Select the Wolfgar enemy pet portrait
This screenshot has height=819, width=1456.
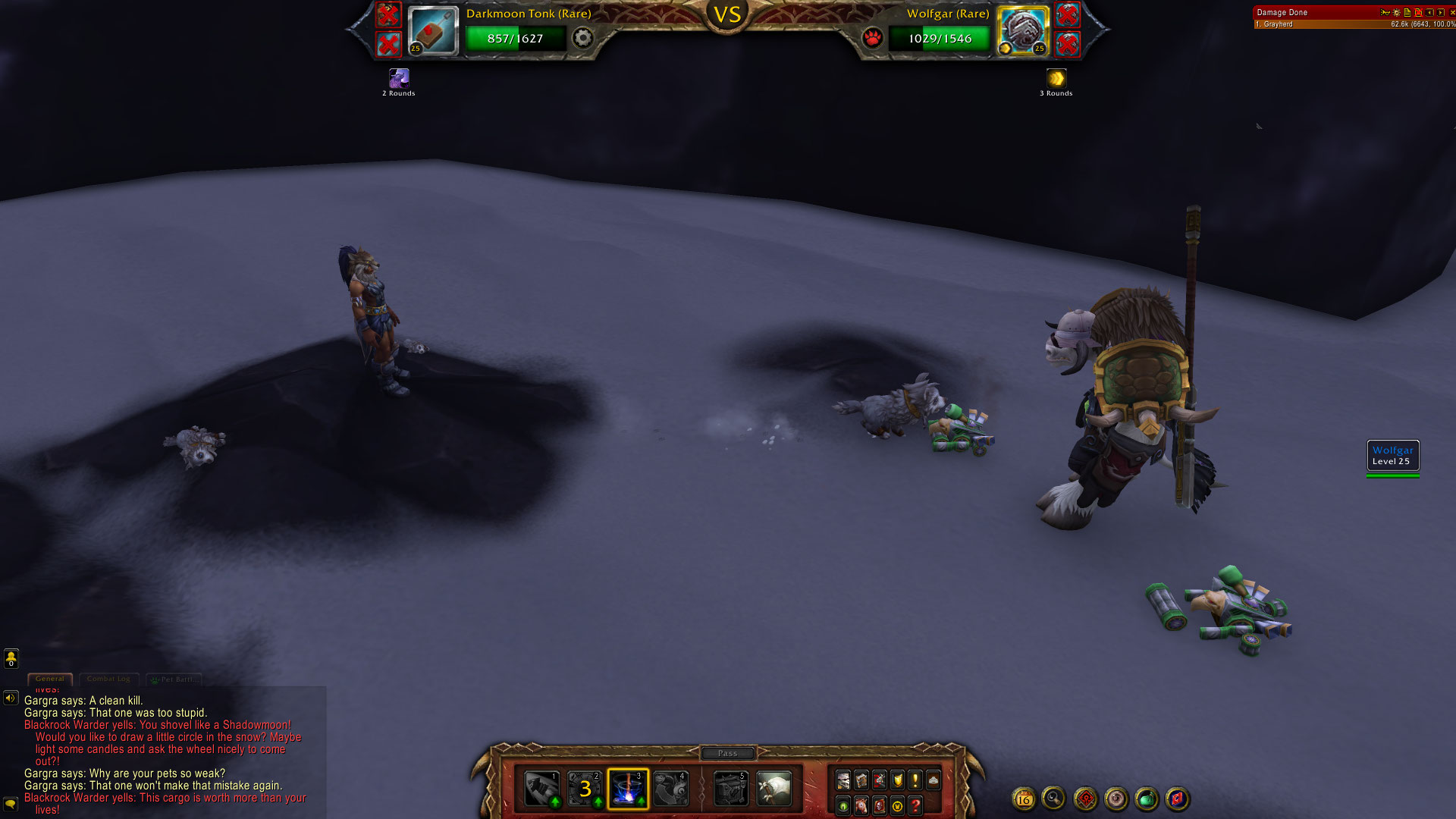(1022, 31)
